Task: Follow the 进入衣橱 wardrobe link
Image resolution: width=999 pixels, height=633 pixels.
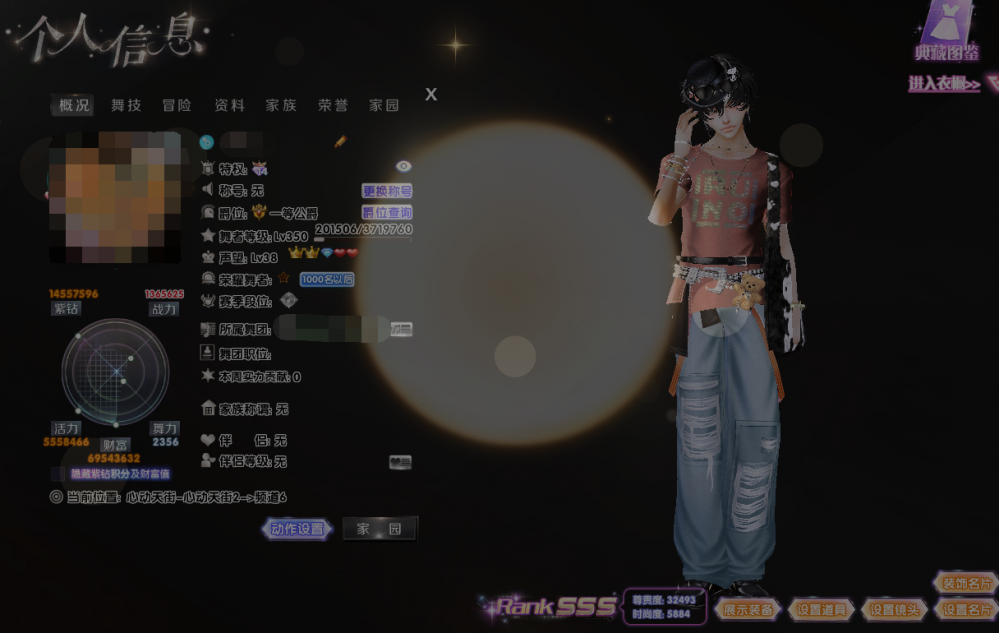Action: [943, 85]
